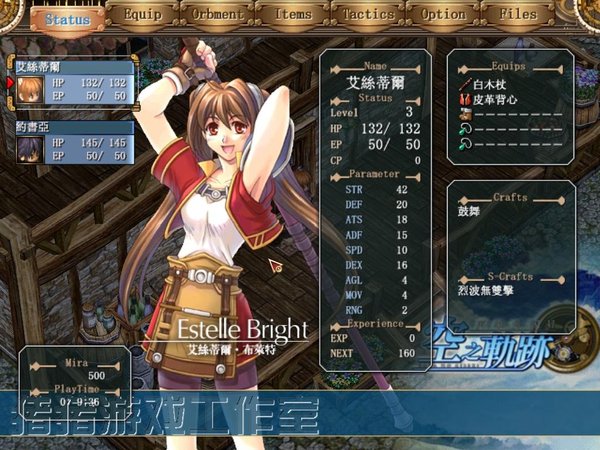Open the Tactics tab
The height and width of the screenshot is (450, 600).
pos(368,16)
